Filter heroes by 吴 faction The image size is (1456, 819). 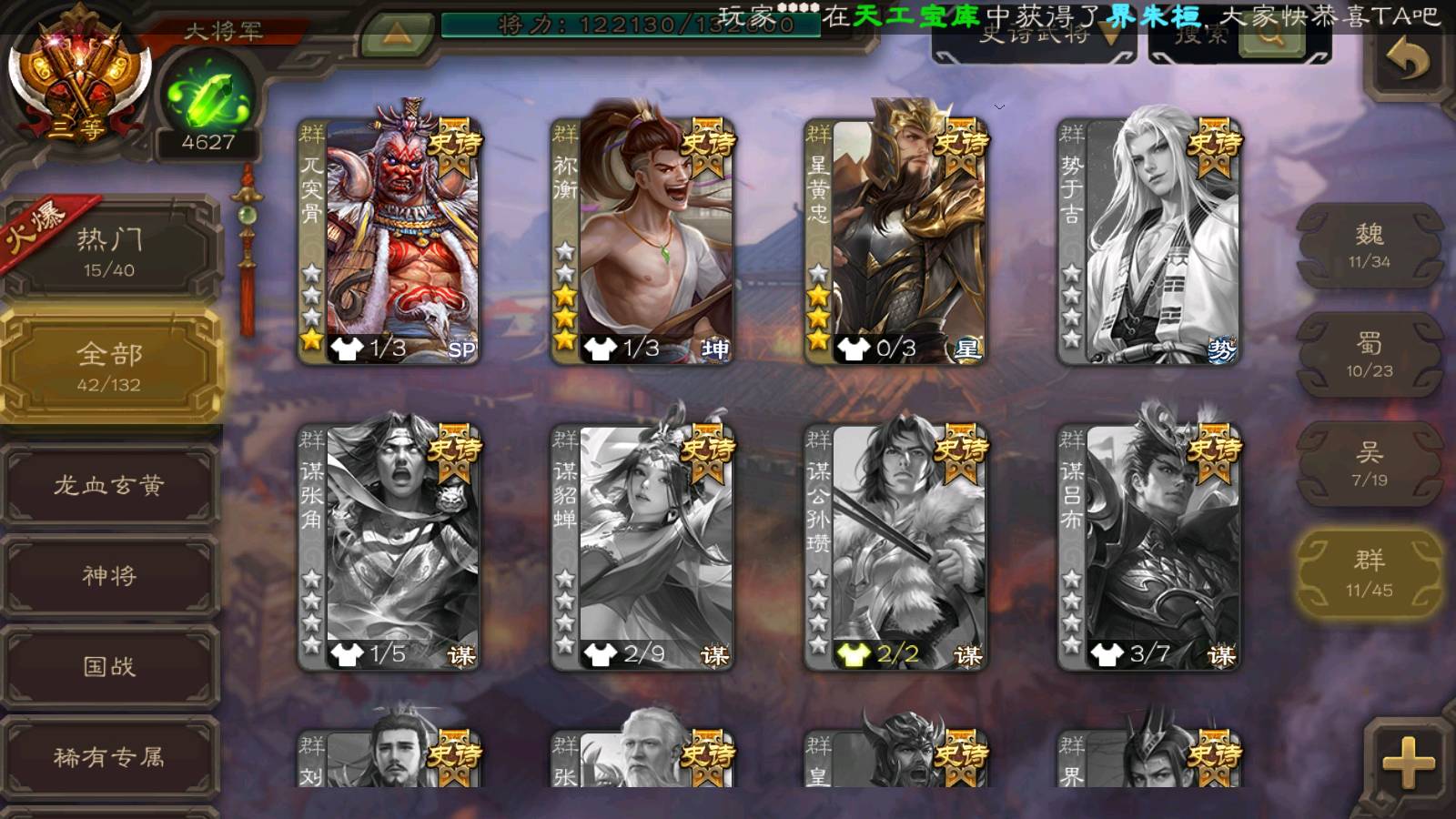pyautogui.click(x=1369, y=464)
